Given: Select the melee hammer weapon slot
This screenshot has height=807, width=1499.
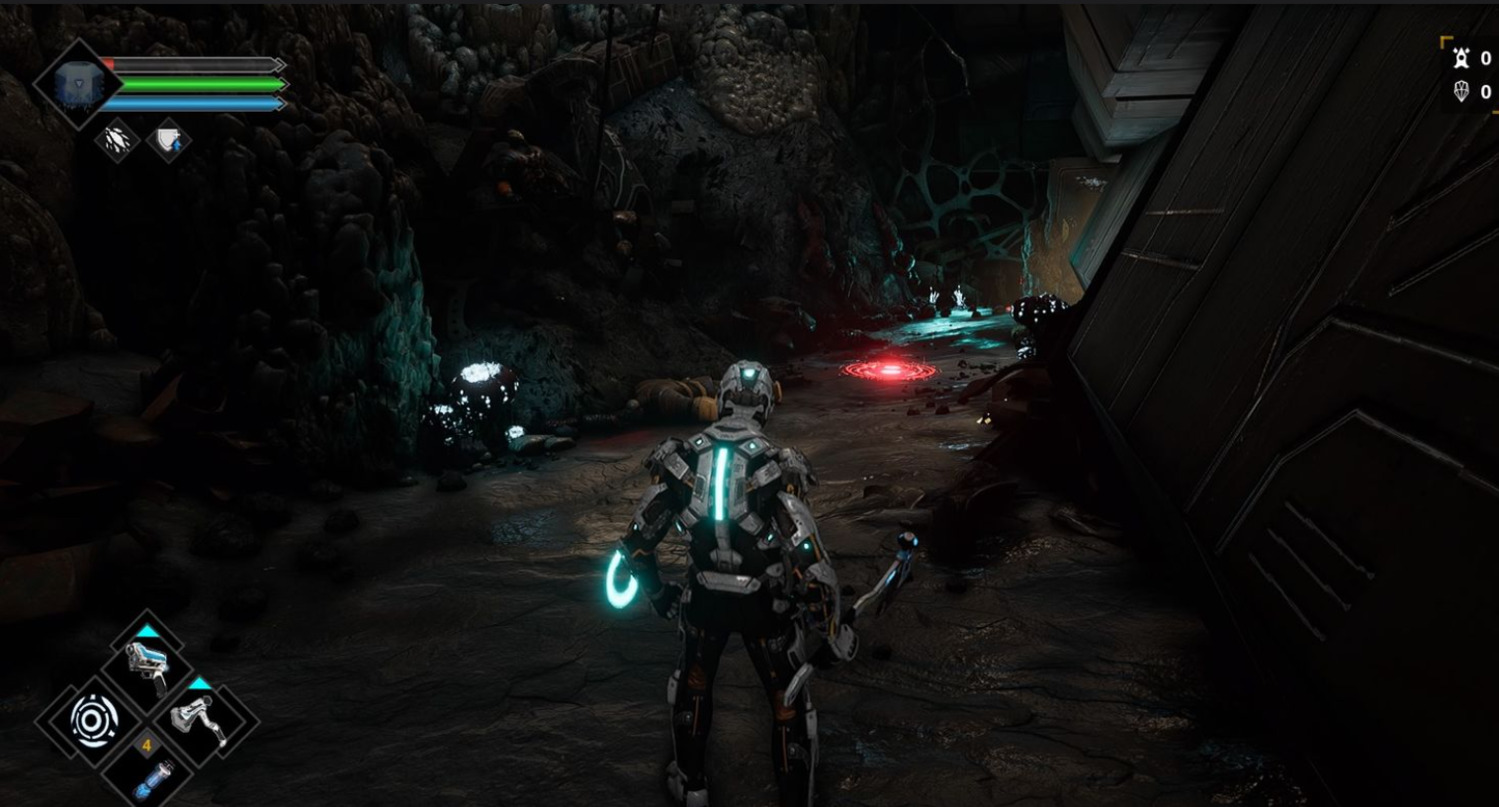Looking at the screenshot, I should pyautogui.click(x=200, y=719).
